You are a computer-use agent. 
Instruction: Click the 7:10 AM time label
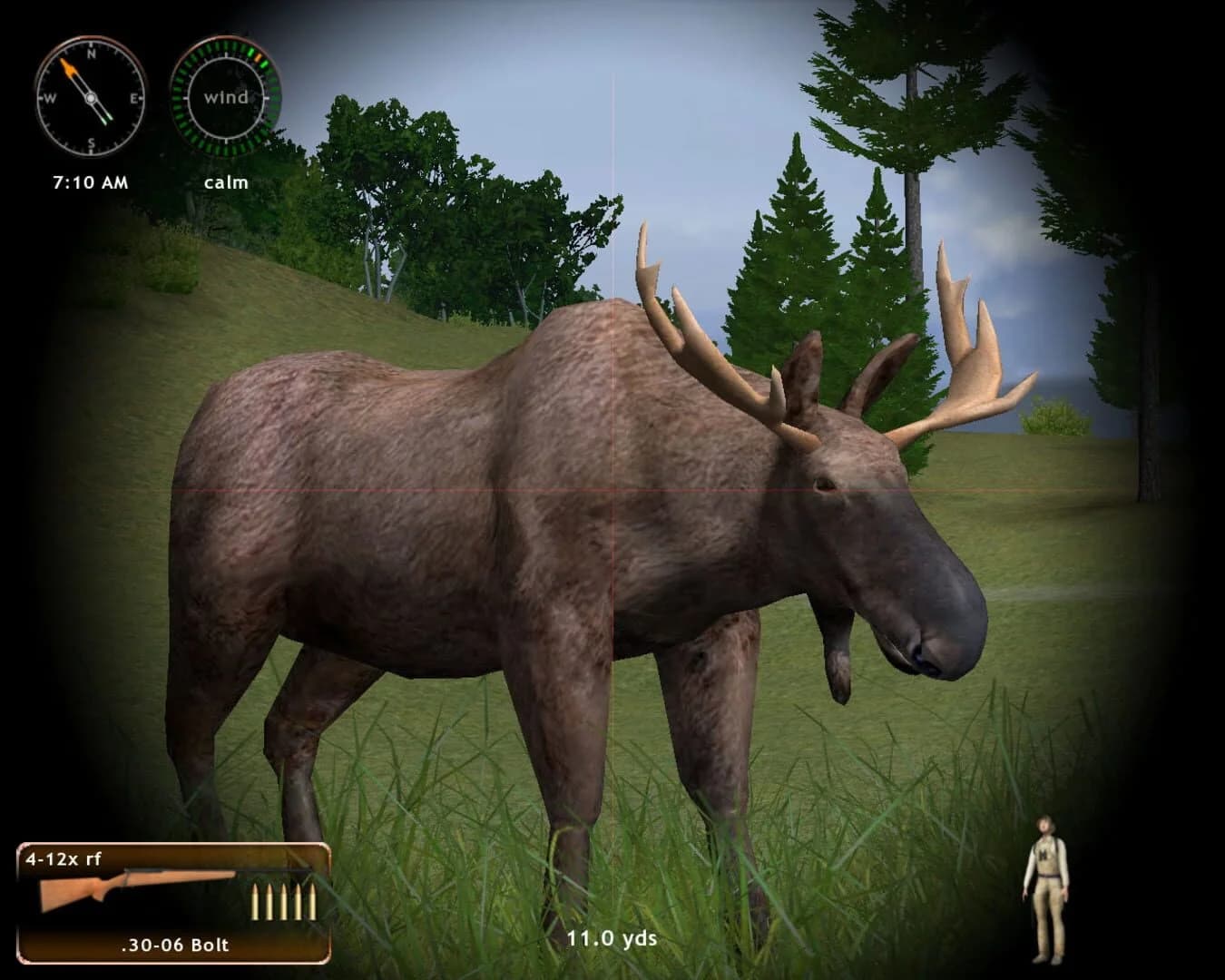90,181
